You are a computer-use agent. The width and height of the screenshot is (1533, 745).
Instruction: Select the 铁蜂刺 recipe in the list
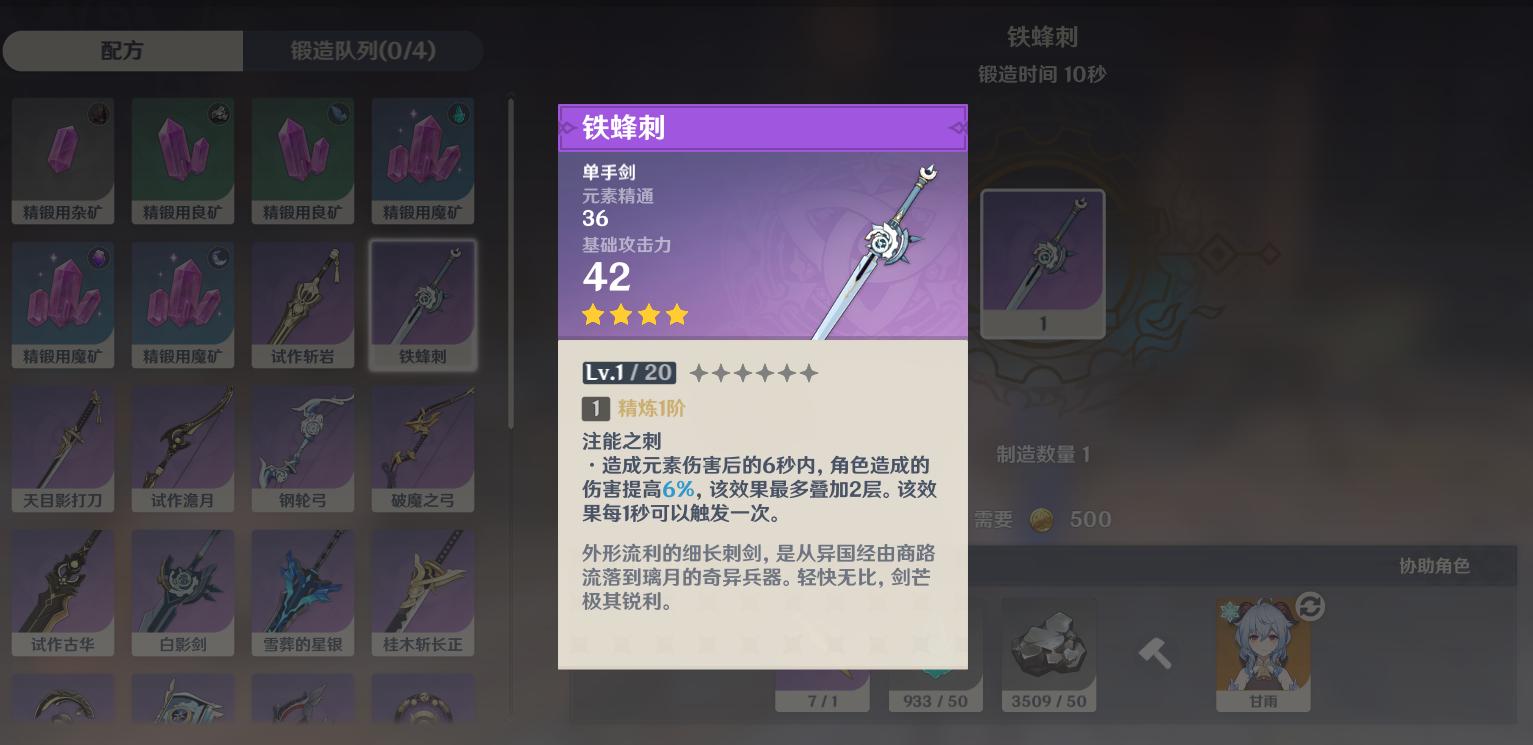423,300
